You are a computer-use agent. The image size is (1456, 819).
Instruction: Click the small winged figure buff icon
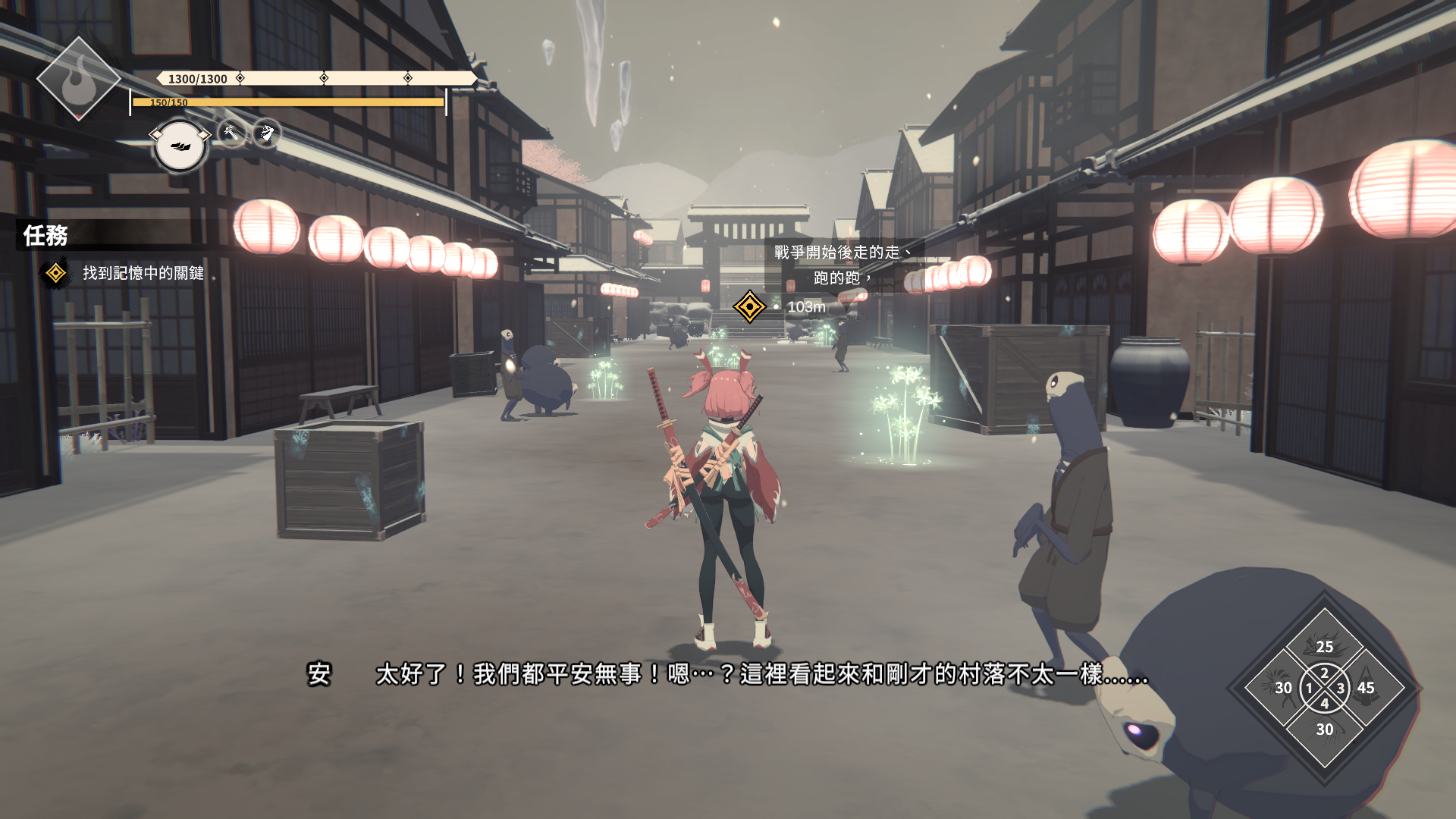pyautogui.click(x=266, y=133)
